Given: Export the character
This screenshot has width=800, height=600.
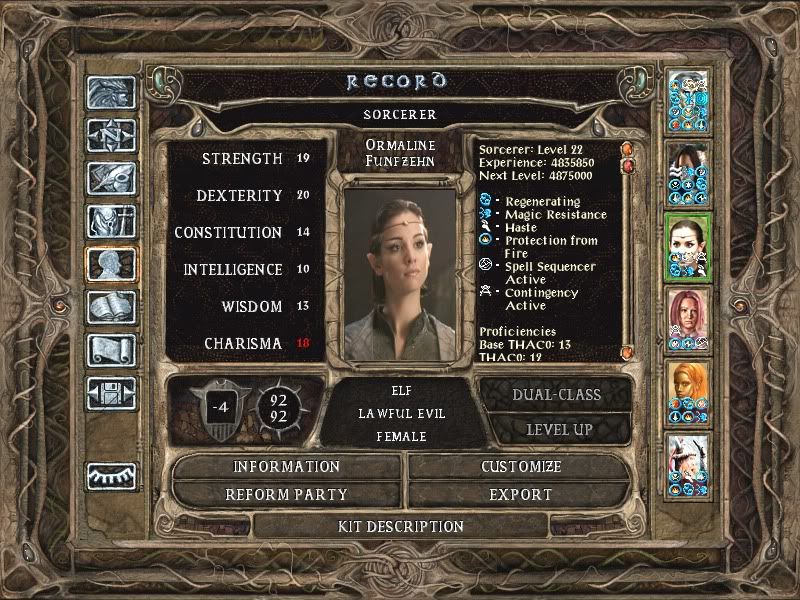Looking at the screenshot, I should [x=521, y=494].
